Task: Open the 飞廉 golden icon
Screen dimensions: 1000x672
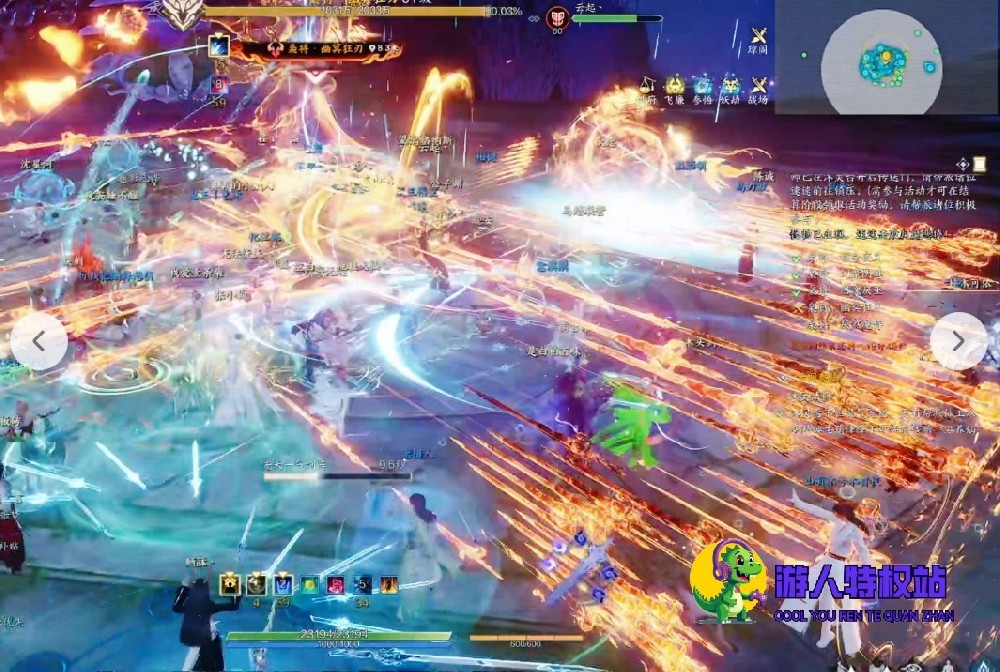Action: 675,87
